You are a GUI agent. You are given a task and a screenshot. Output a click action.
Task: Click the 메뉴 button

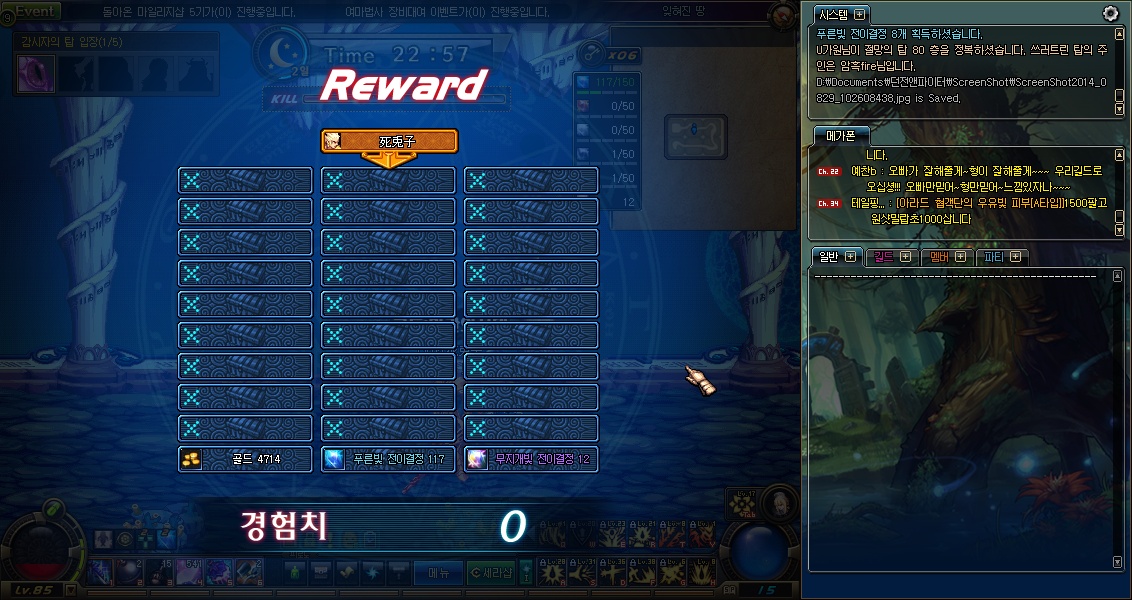click(x=438, y=572)
